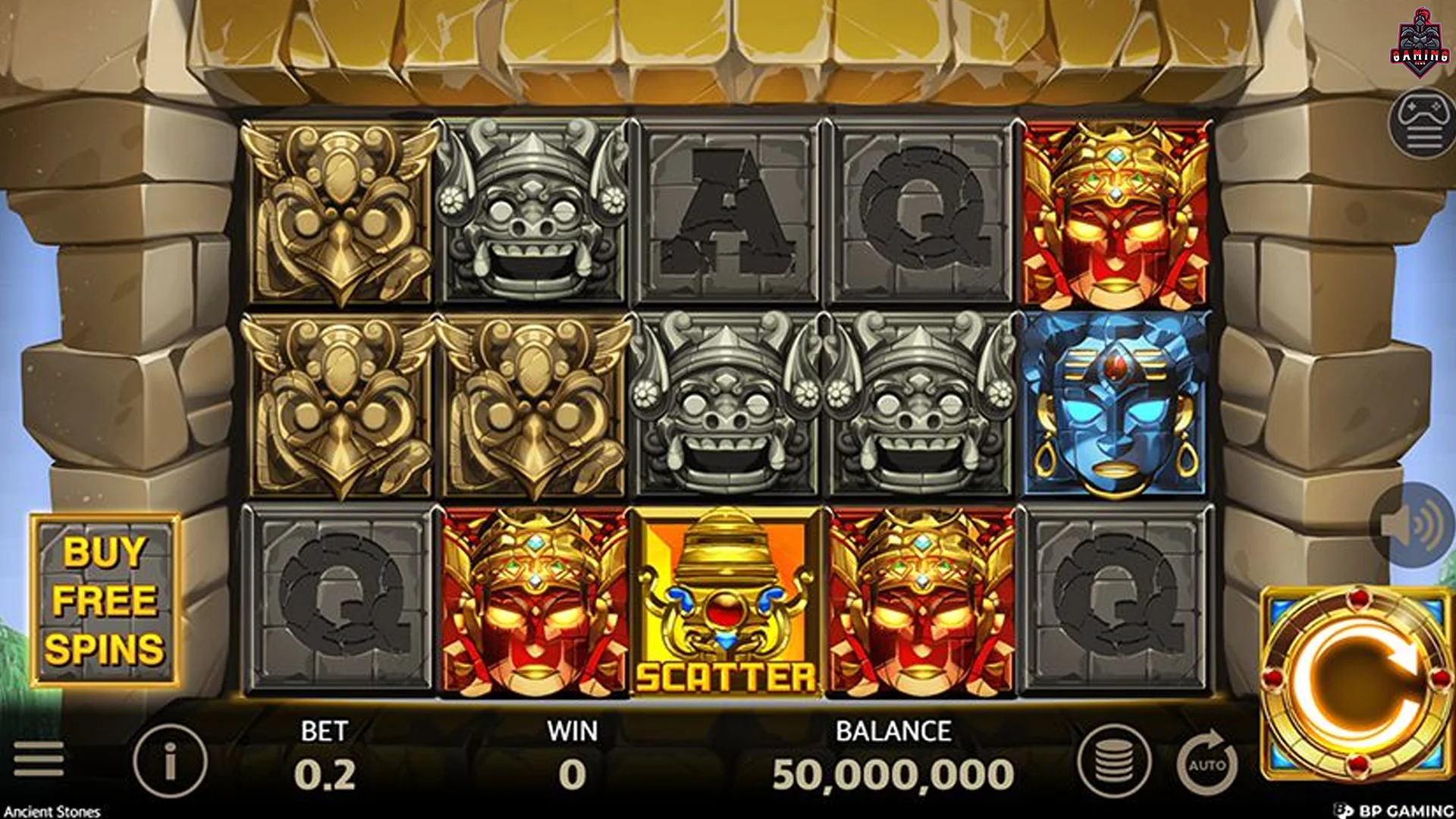1456x819 pixels.
Task: Show the game info paytable
Action: 170,761
